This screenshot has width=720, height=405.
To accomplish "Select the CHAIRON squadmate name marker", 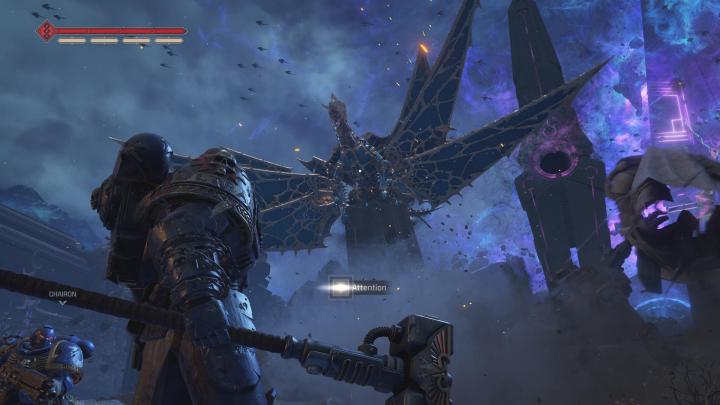I will click(62, 295).
